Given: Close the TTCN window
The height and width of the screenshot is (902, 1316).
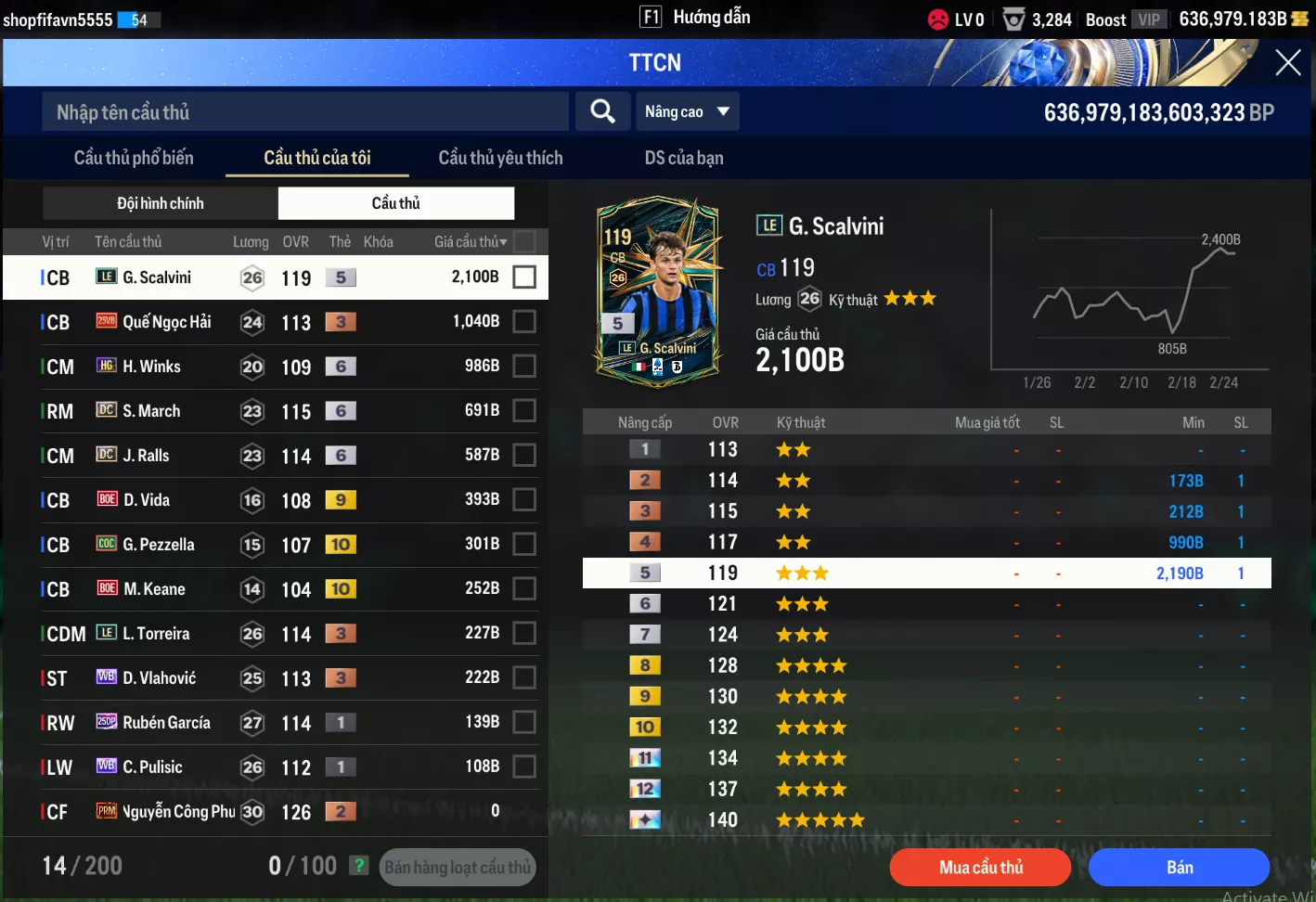Looking at the screenshot, I should tap(1287, 63).
